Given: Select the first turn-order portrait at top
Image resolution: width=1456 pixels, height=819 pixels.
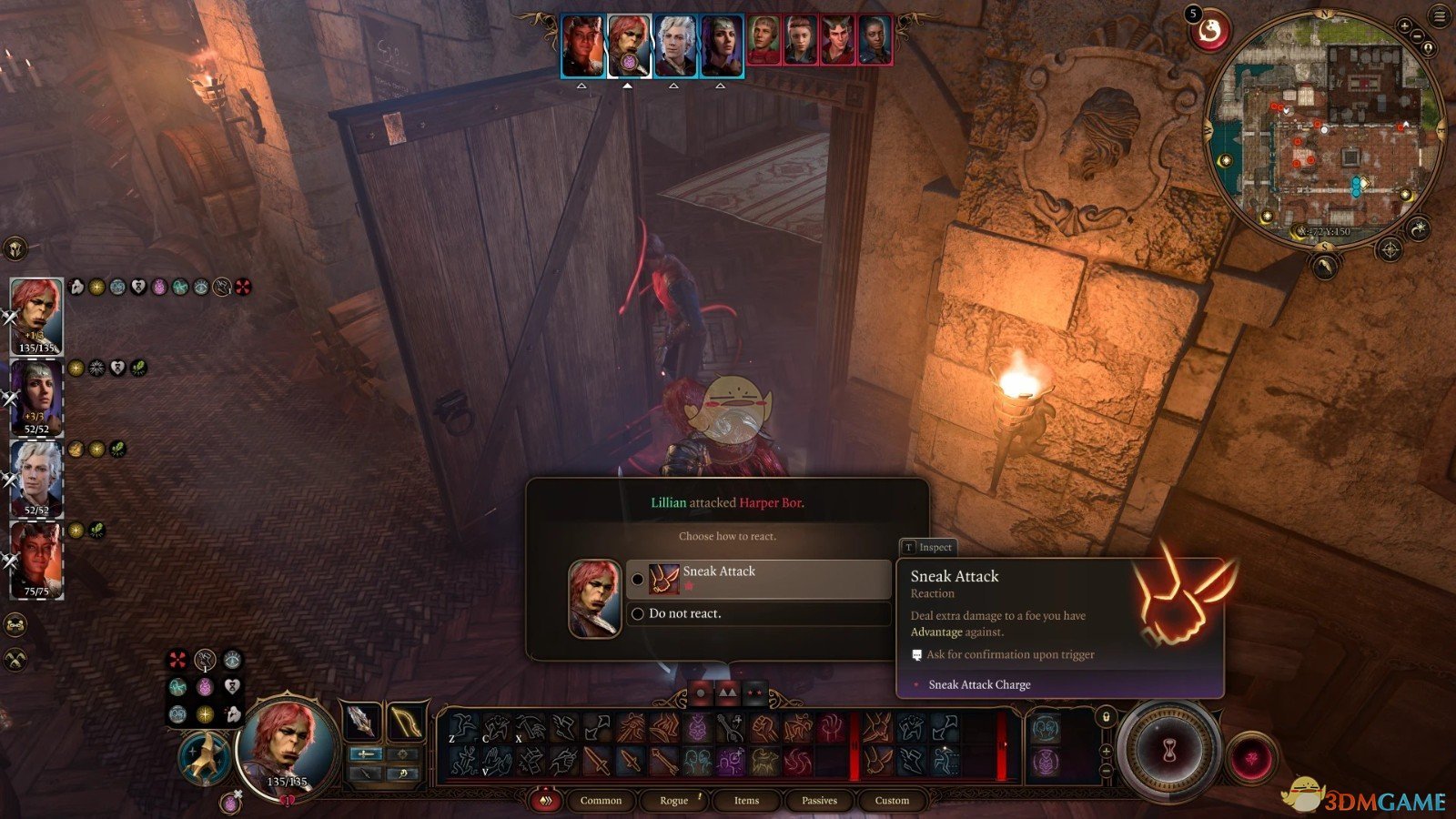Looking at the screenshot, I should point(582,45).
